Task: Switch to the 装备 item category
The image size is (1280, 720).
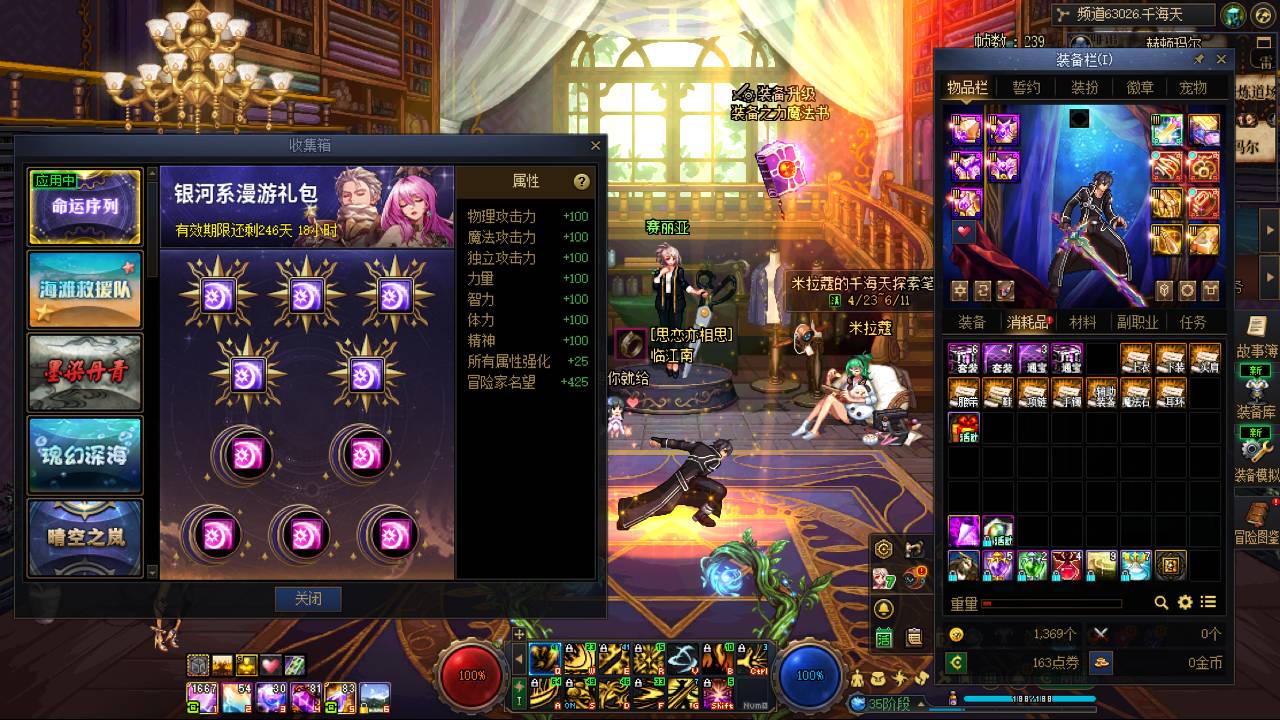Action: [972, 322]
